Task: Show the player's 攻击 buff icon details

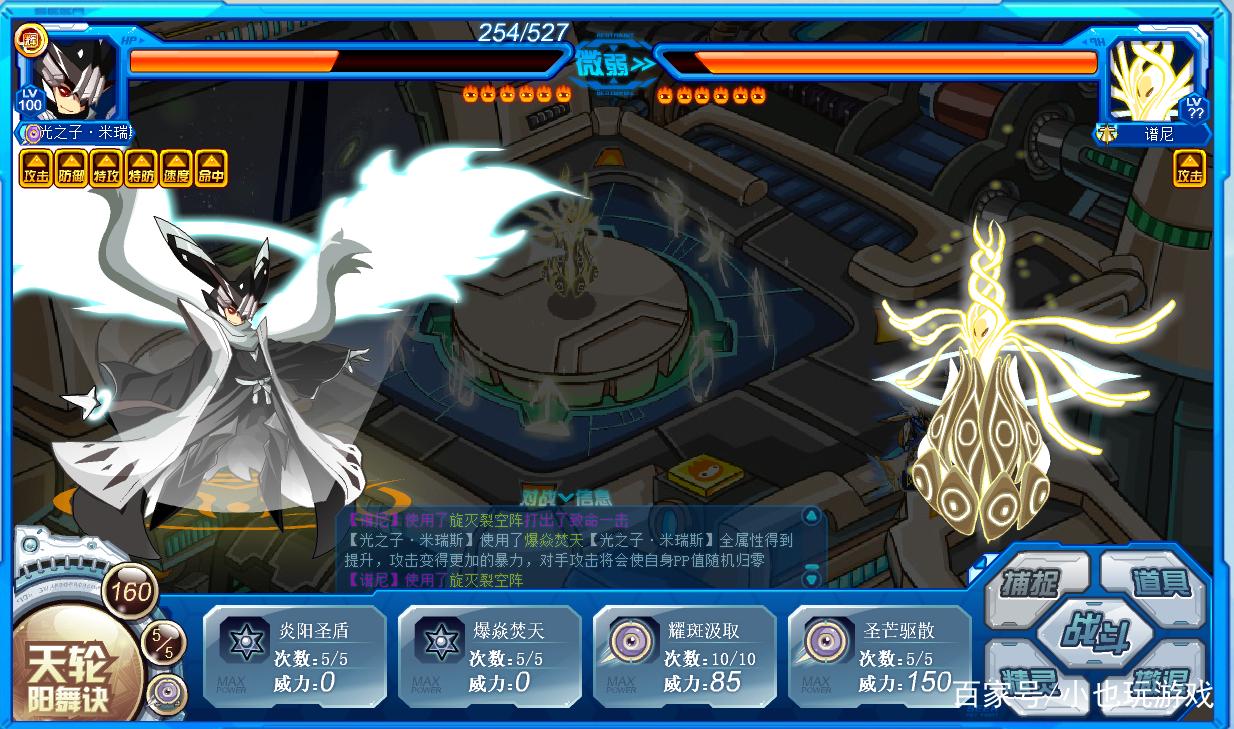Action: coord(35,168)
